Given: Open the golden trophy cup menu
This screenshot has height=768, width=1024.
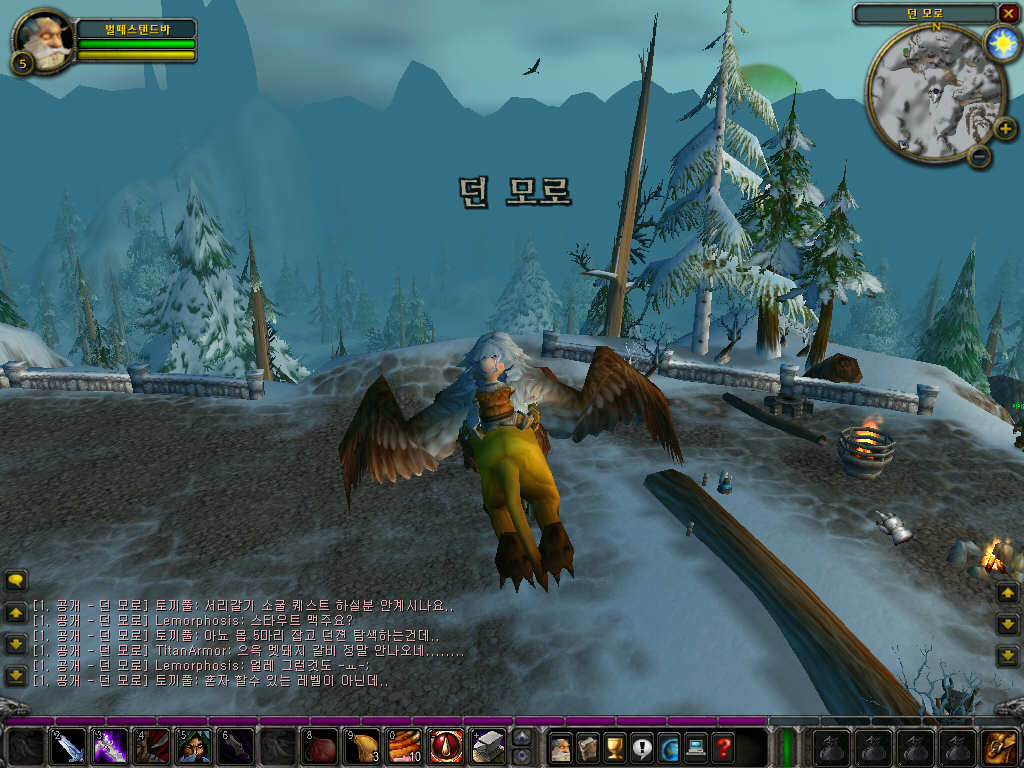Looking at the screenshot, I should [615, 747].
